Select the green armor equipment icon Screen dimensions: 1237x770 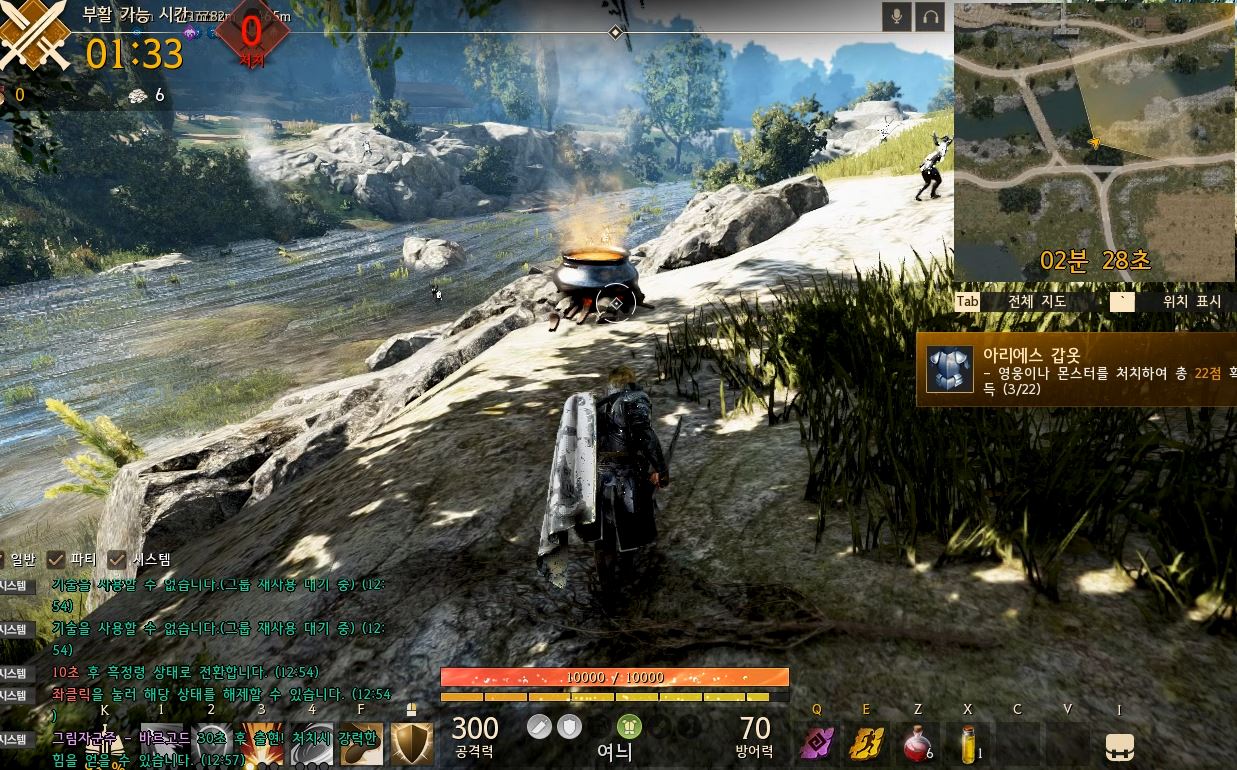tap(630, 727)
